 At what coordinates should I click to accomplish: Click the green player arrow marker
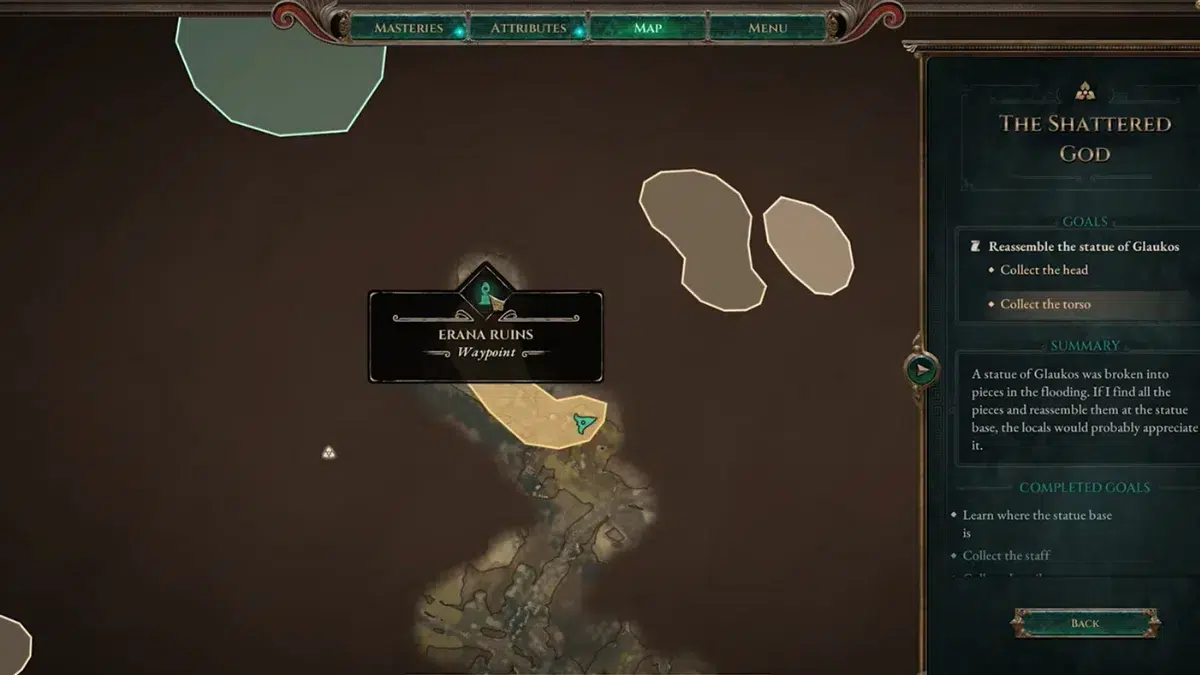(x=585, y=424)
